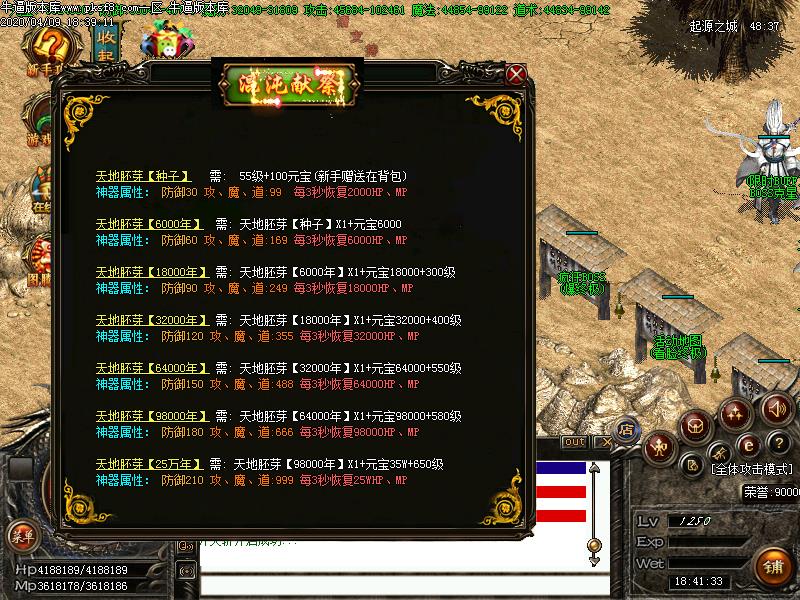Viewport: 800px width, 600px height.
Task: Toggle sound with the speaker icon
Action: 777,408
